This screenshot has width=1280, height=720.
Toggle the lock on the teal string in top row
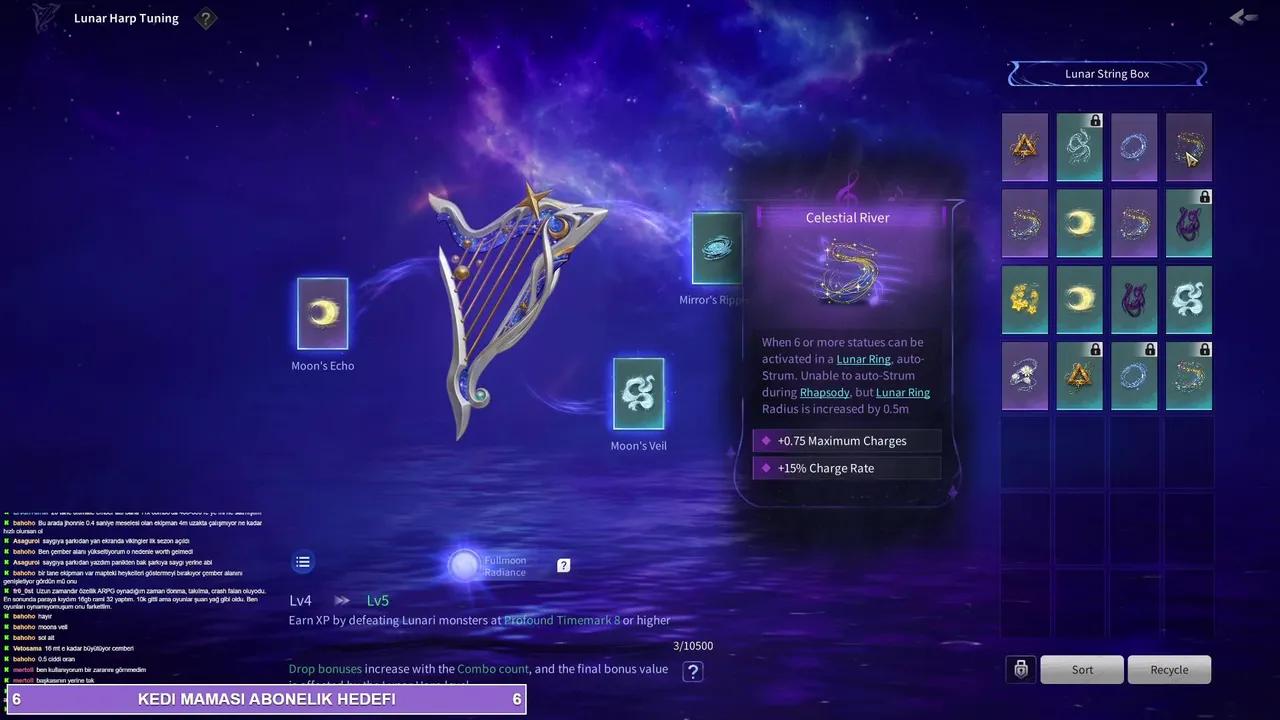click(x=1097, y=120)
